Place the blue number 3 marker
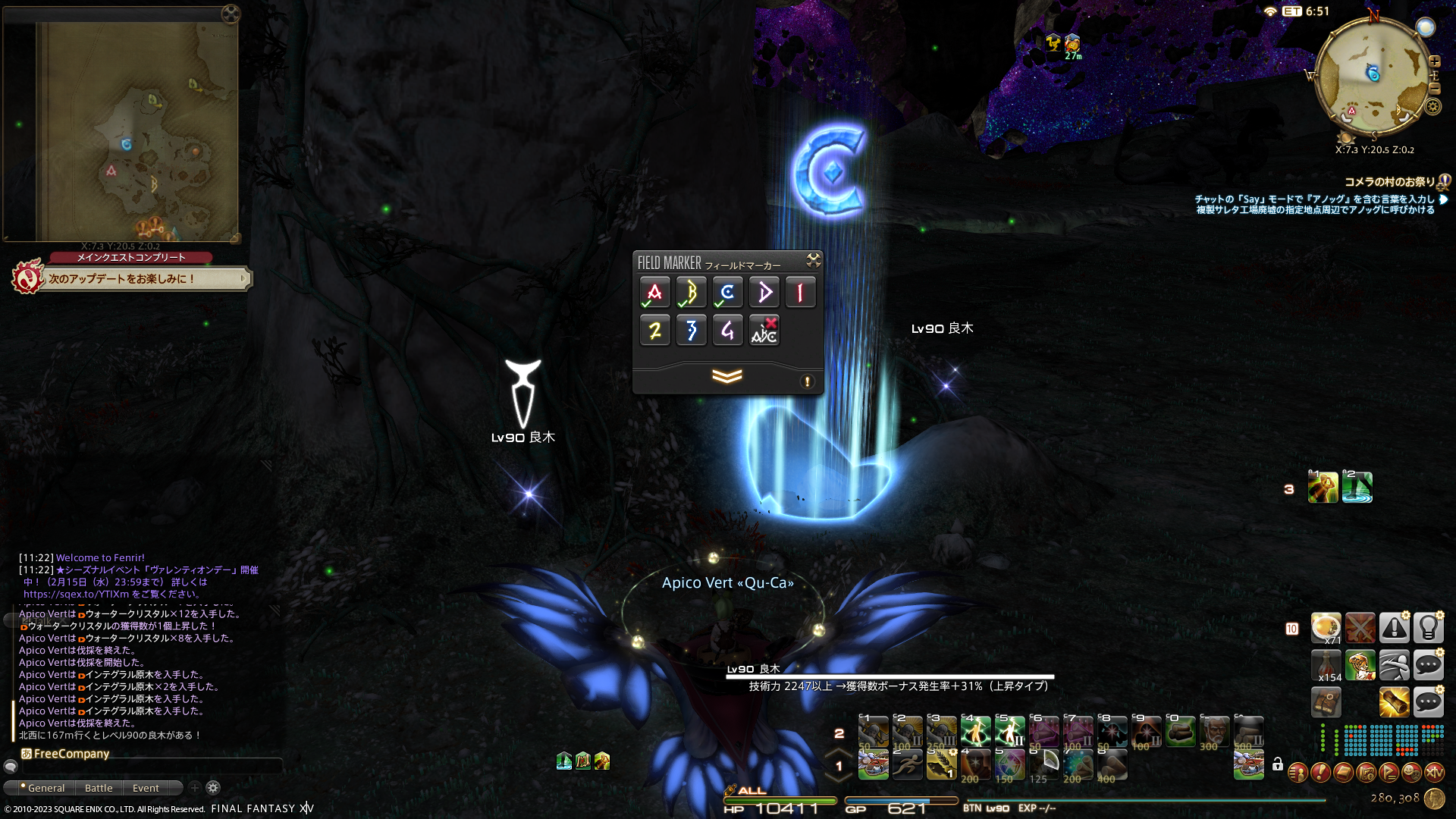This screenshot has width=1456, height=819. click(x=691, y=331)
